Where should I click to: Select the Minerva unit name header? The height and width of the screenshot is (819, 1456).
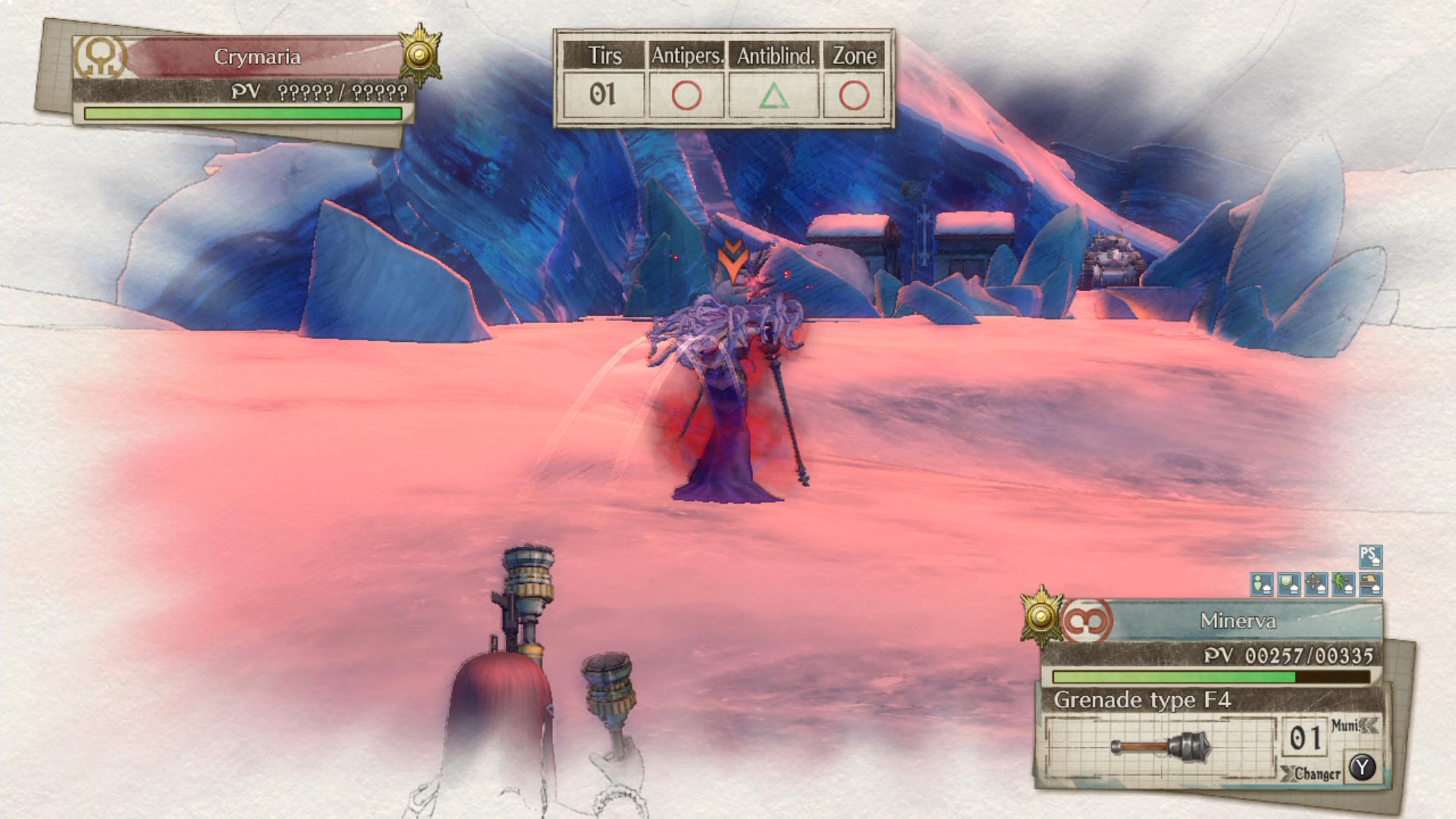(1239, 620)
